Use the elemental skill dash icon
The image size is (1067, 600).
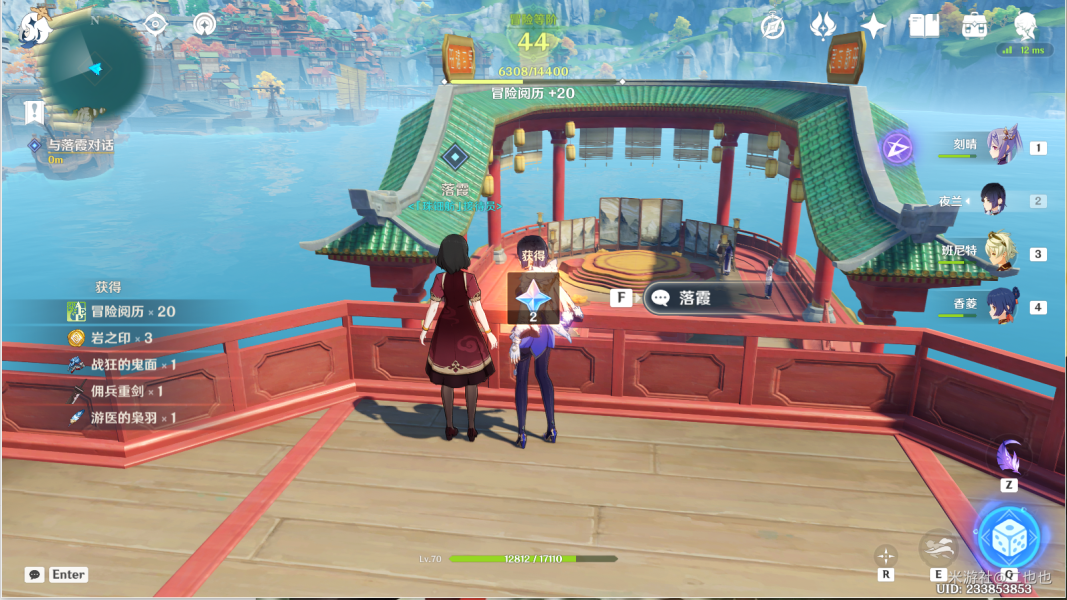(938, 546)
